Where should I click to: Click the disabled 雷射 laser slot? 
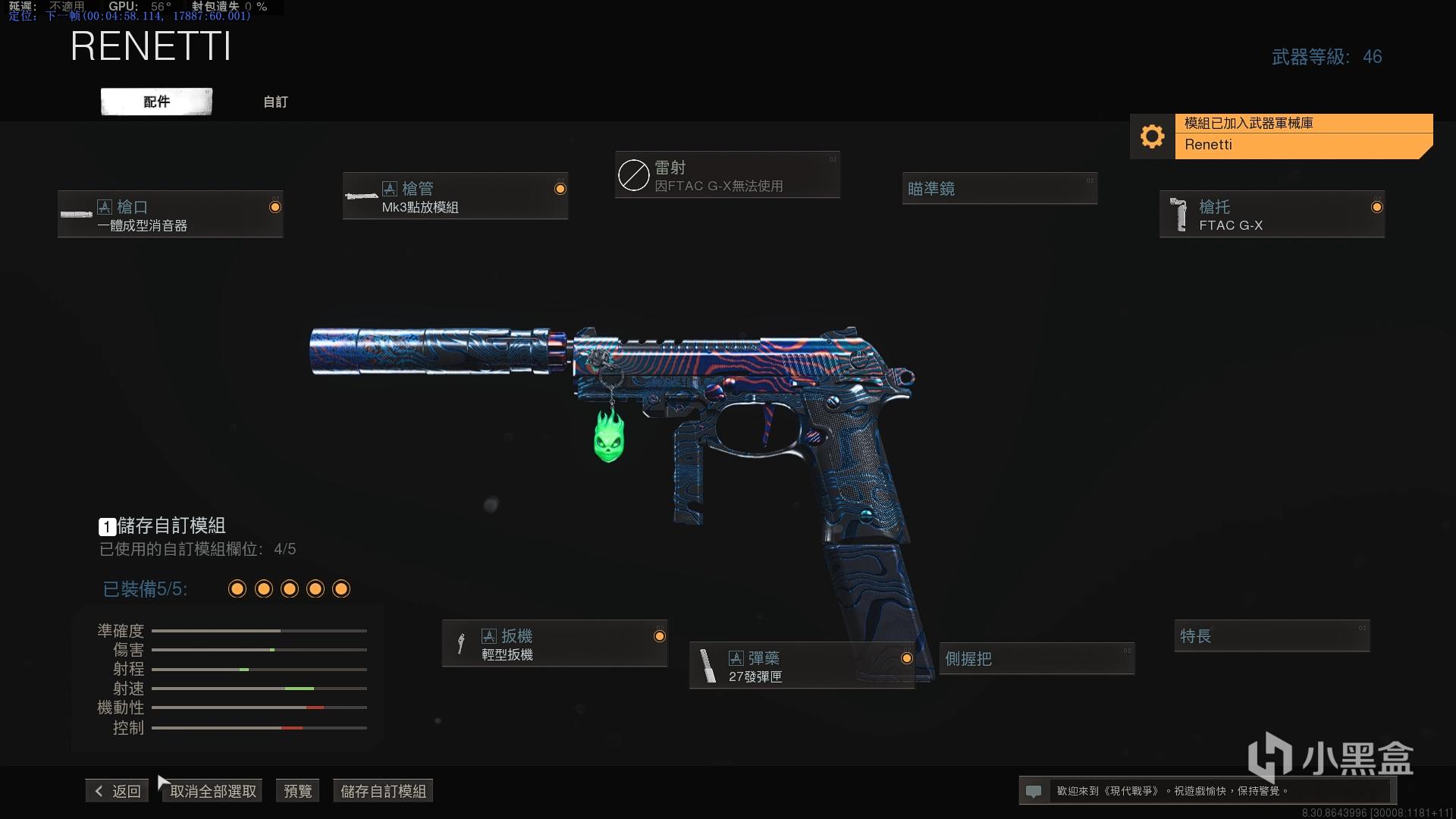727,175
